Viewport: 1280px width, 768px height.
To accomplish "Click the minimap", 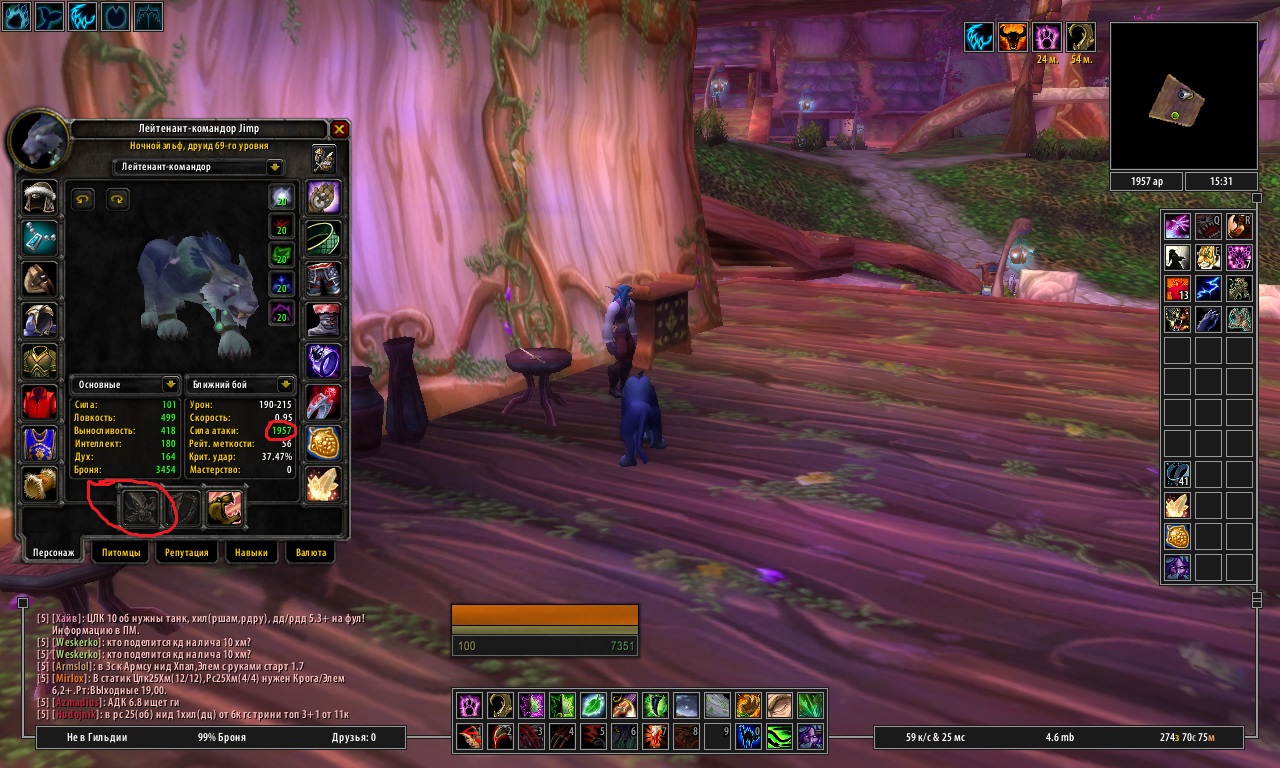I will click(1184, 97).
